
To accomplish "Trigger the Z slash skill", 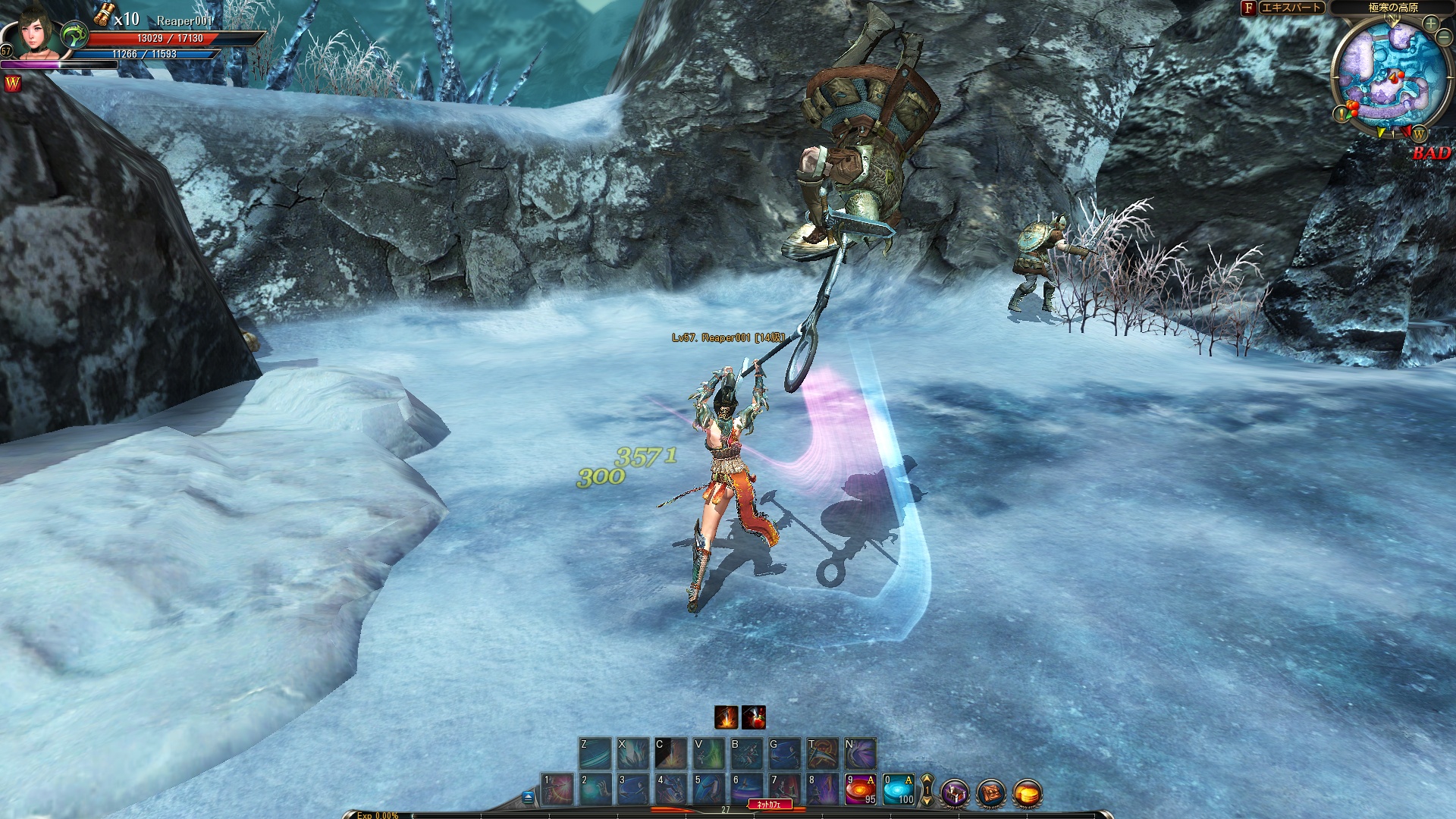I will 595,753.
